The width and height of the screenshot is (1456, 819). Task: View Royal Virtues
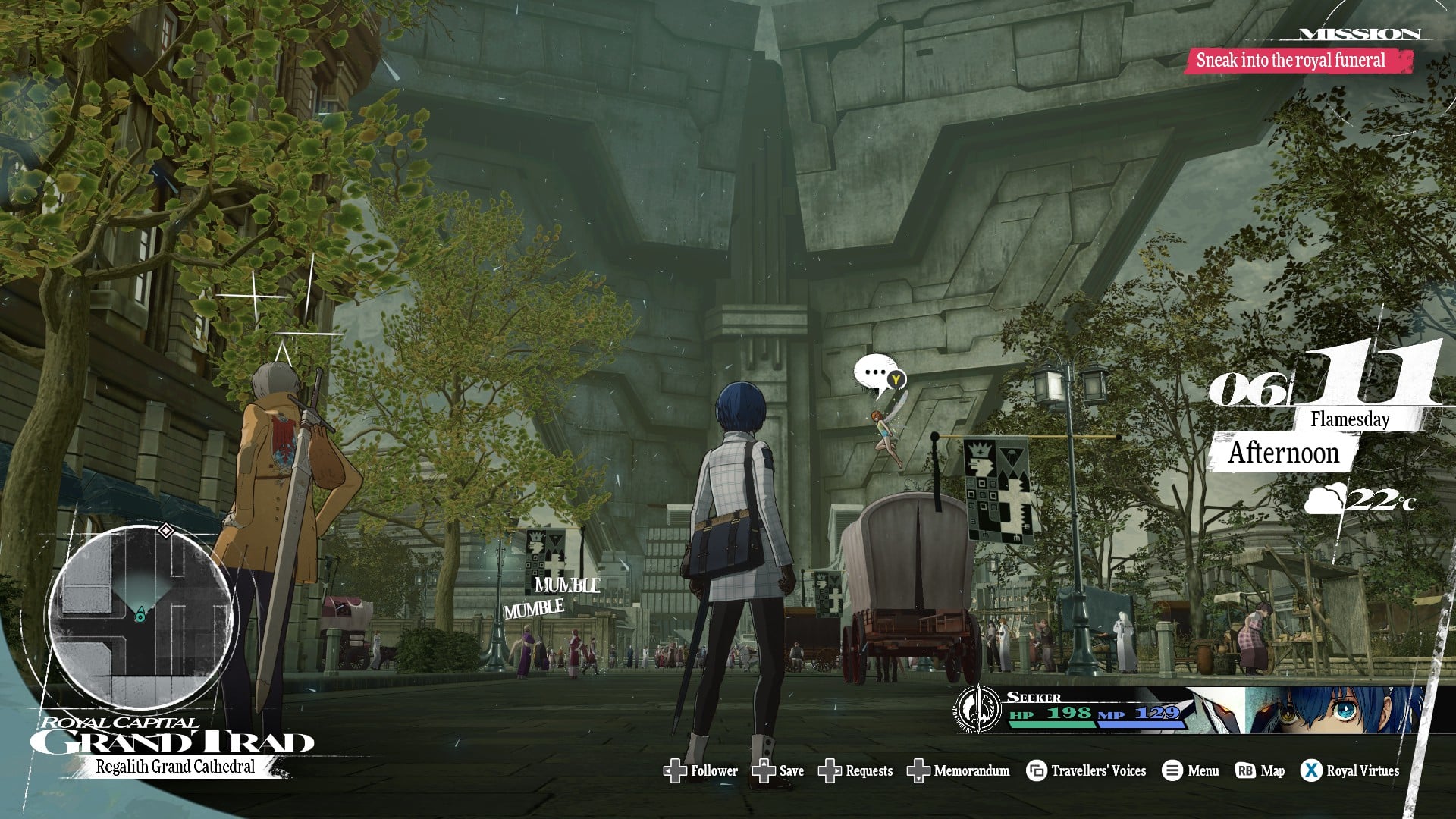(x=1350, y=771)
